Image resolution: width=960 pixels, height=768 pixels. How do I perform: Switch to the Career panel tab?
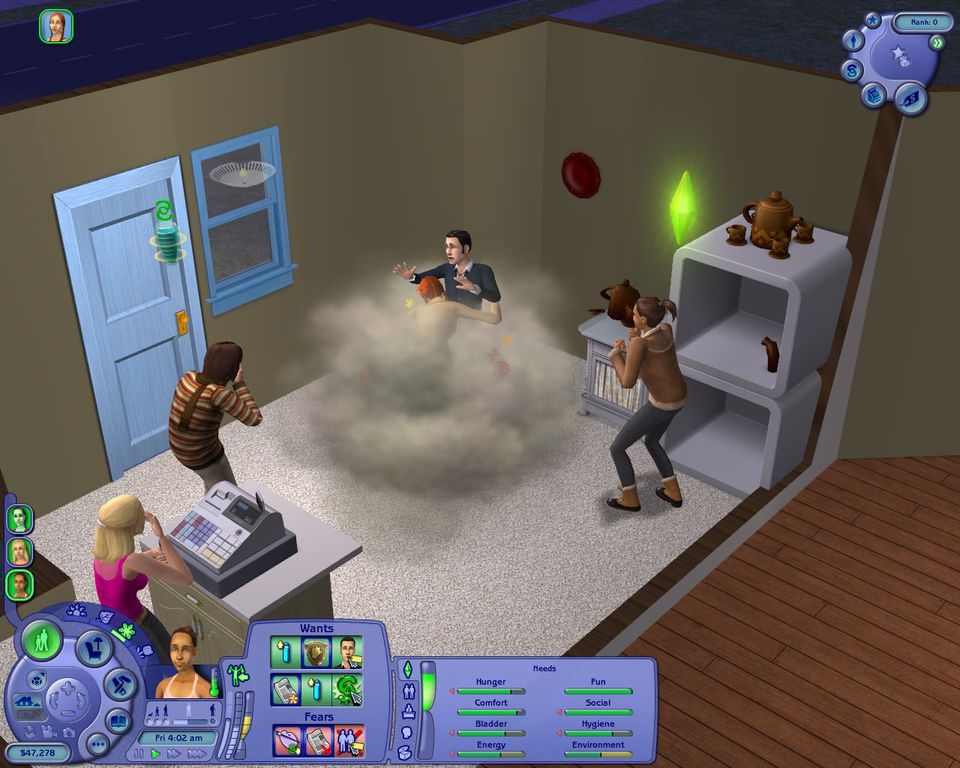point(408,711)
